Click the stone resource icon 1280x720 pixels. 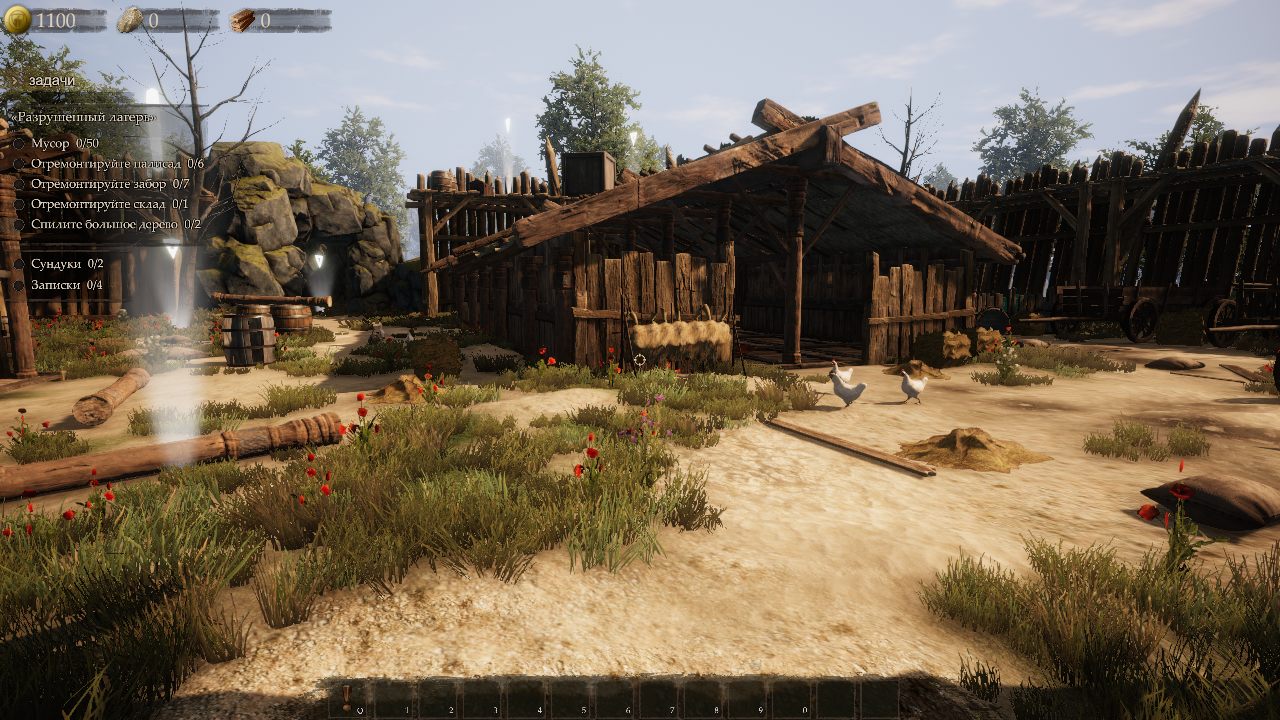(130, 20)
